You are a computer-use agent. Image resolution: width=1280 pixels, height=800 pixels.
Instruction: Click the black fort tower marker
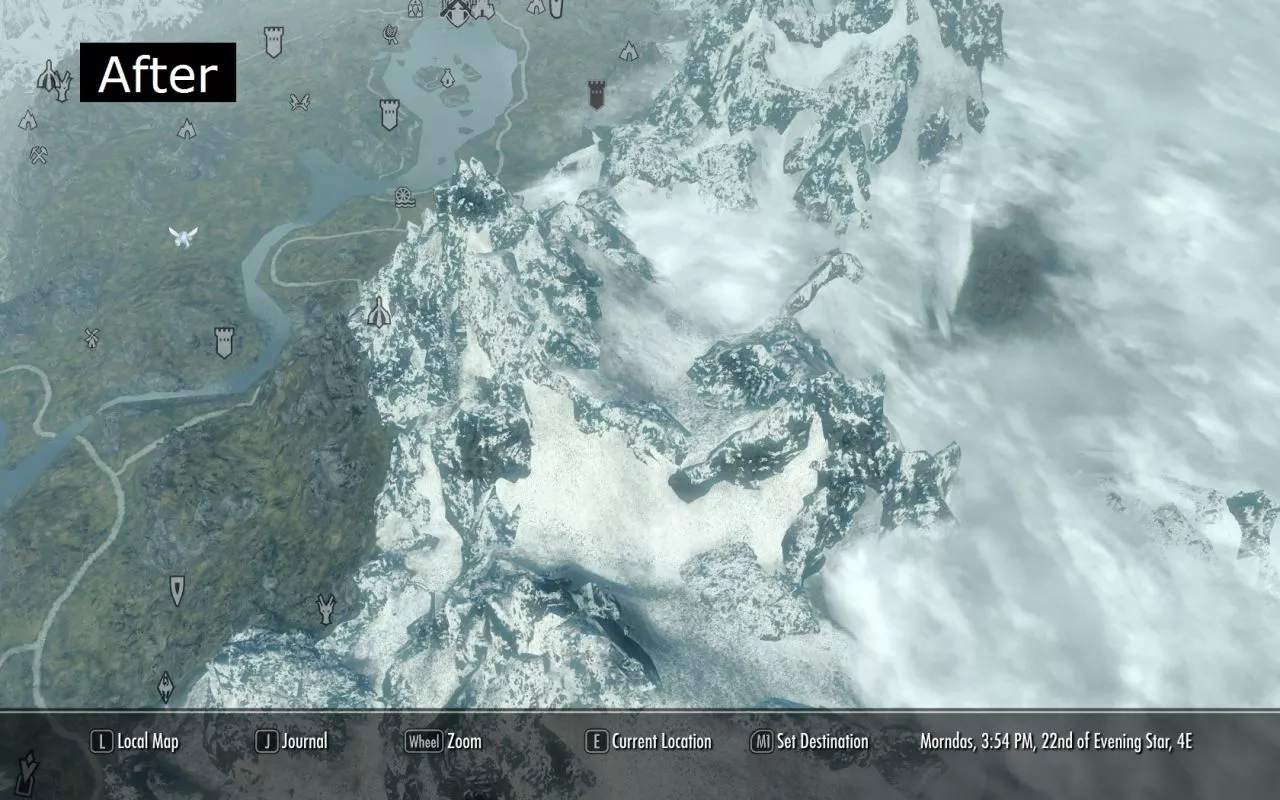(596, 95)
